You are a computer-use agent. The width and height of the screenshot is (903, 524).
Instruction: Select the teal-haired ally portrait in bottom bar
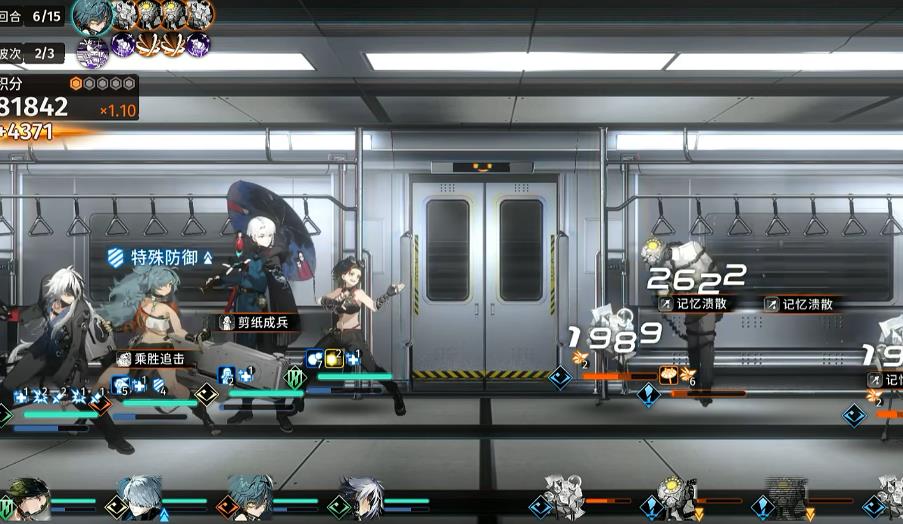pos(250,496)
